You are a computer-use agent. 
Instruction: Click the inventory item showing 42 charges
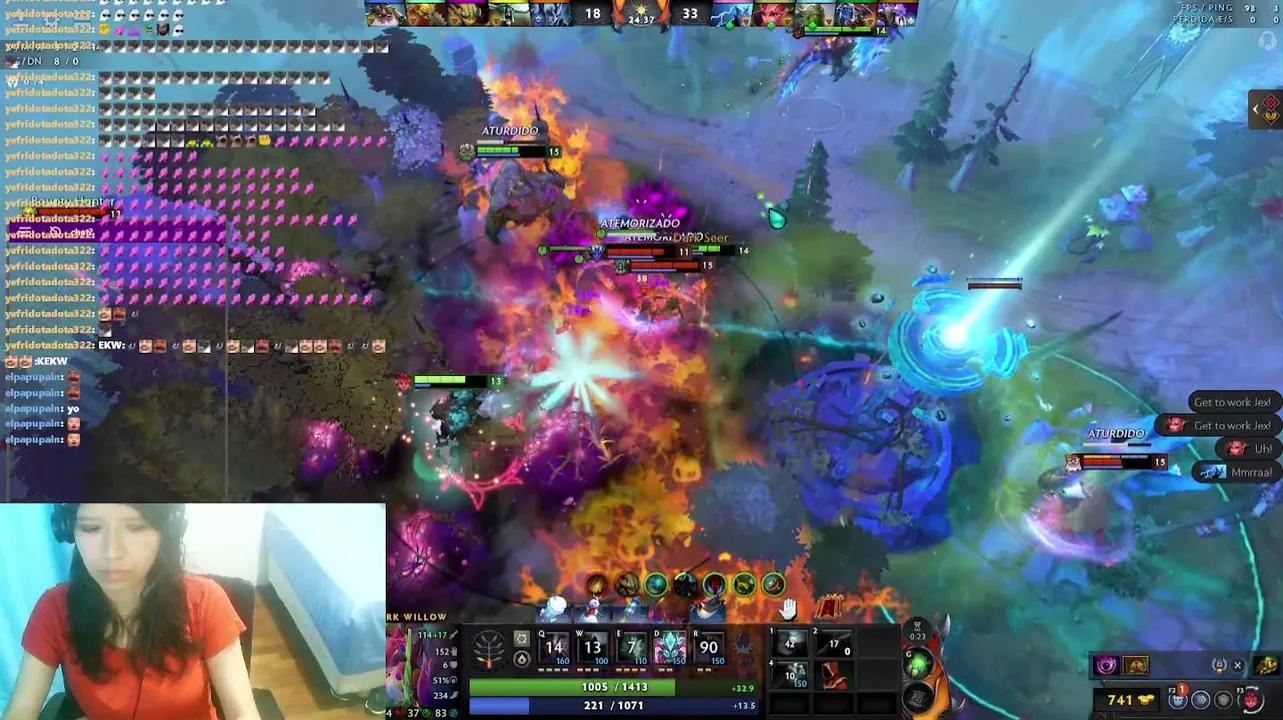click(791, 643)
